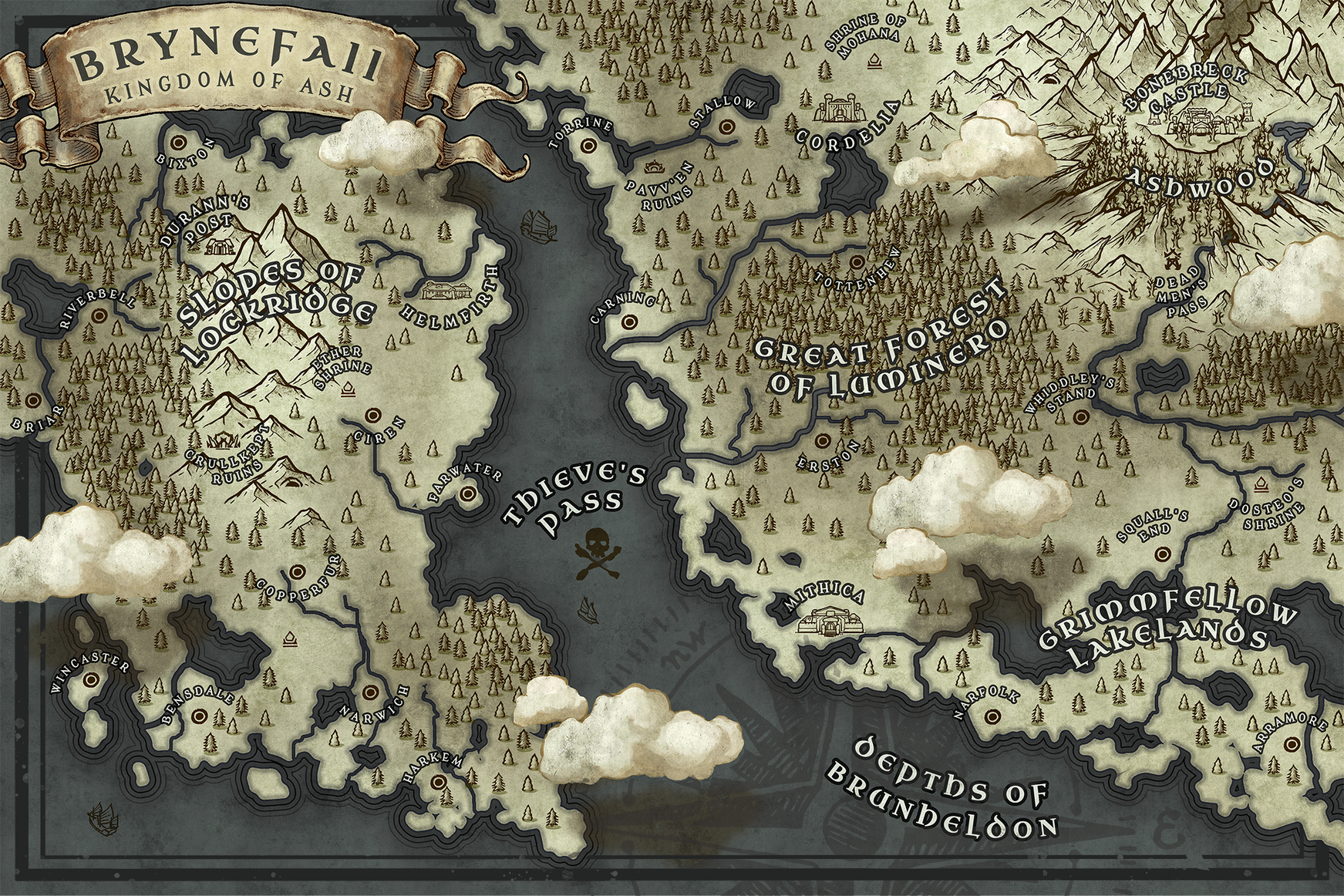The image size is (1344, 896).
Task: Click the Erston town marker
Action: 822,442
